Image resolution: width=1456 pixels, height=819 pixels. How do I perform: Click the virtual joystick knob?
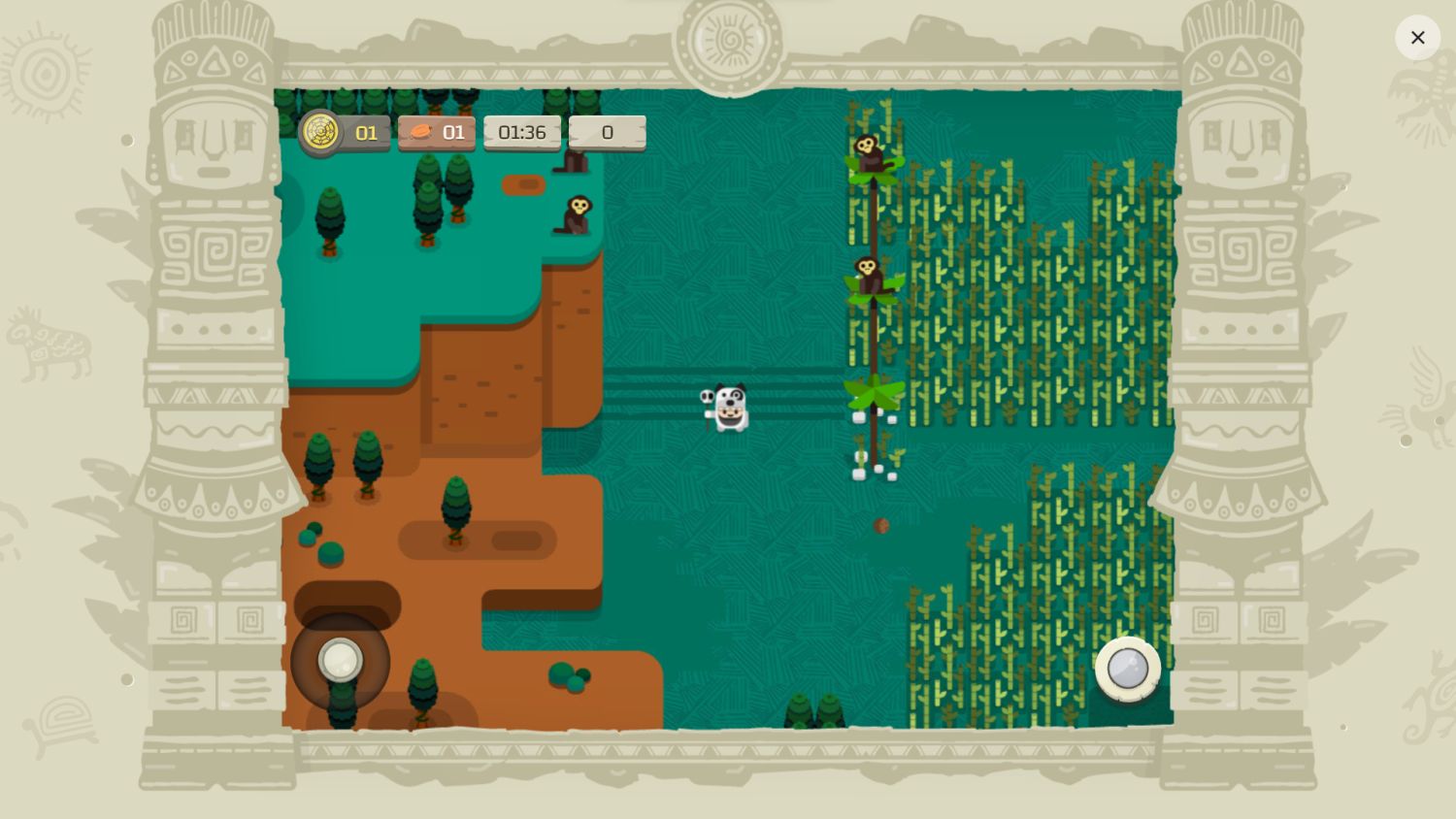pos(341,661)
